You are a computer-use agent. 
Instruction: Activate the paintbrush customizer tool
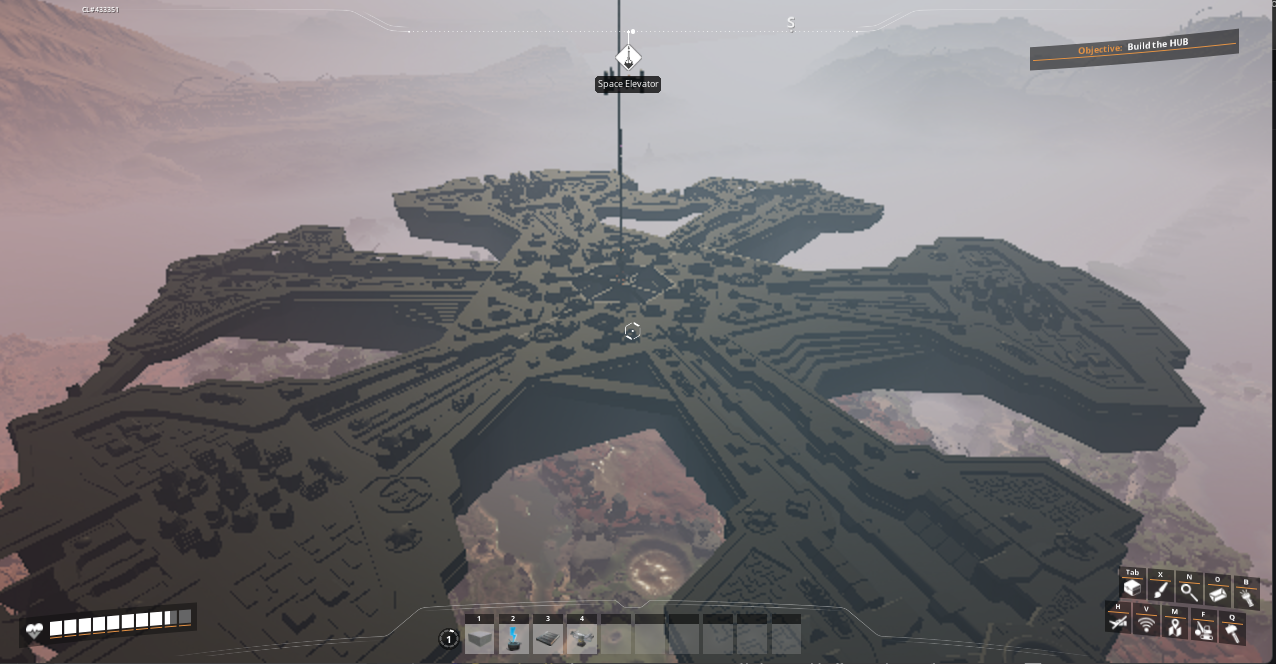[x=1160, y=591]
